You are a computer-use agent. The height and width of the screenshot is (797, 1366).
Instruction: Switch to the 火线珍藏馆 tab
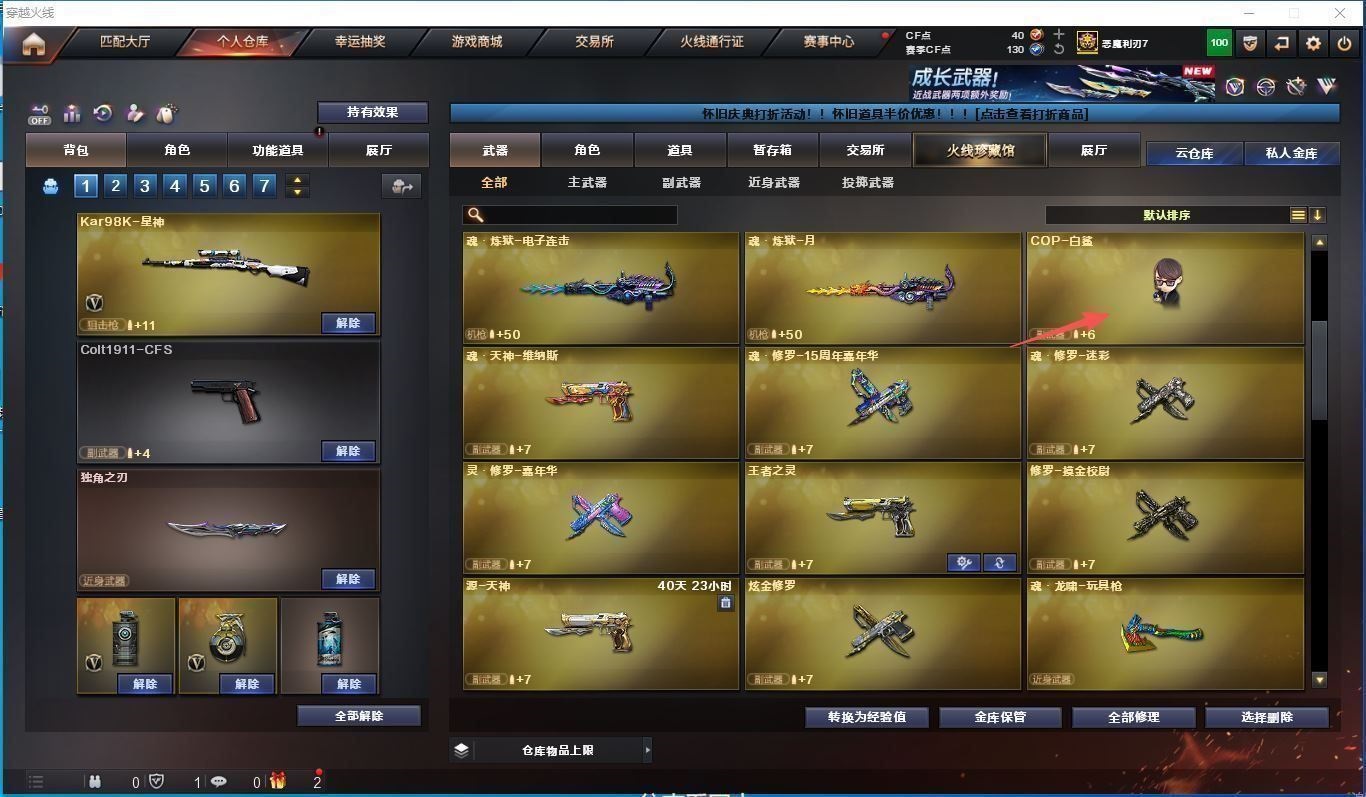click(980, 150)
